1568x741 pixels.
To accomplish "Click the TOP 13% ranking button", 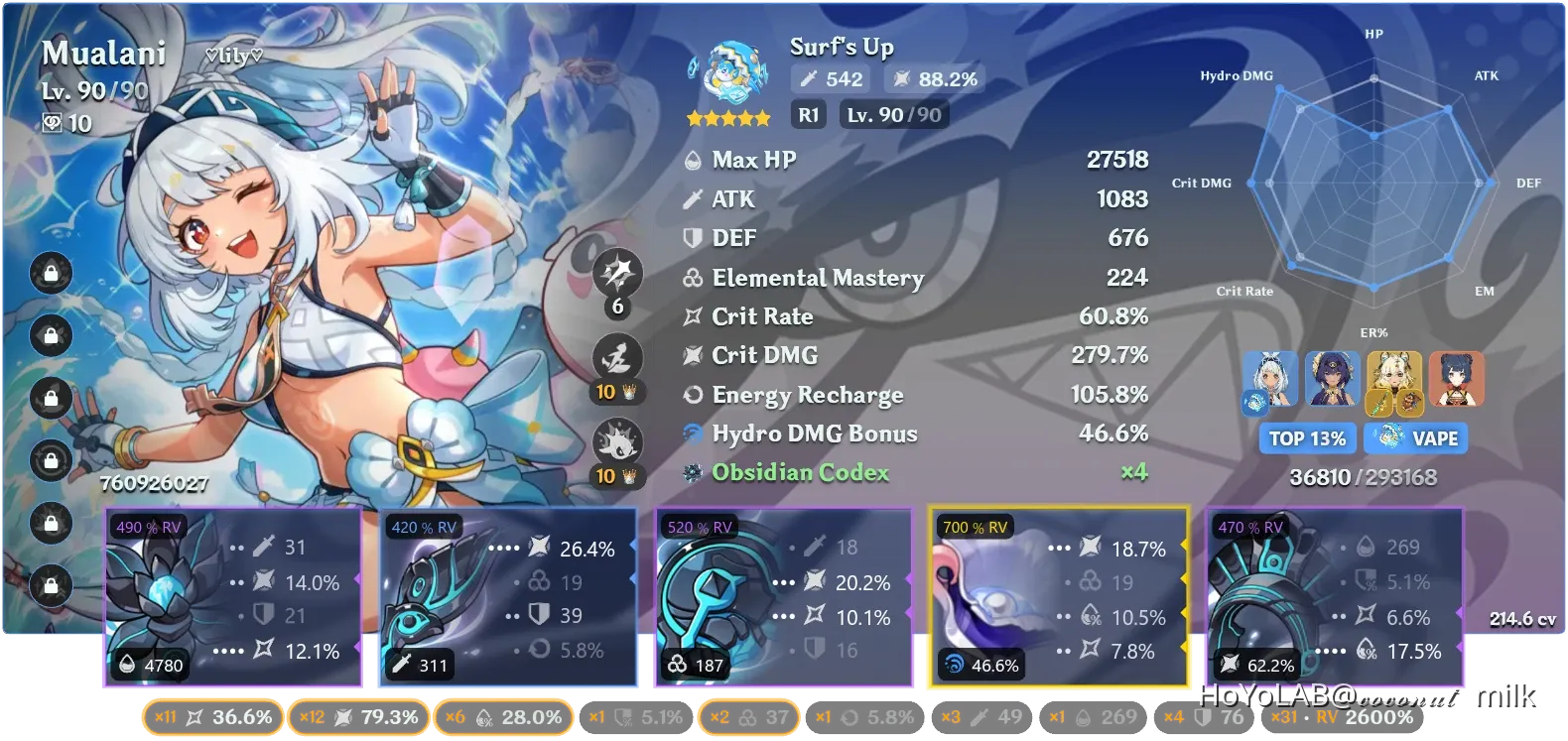I will pyautogui.click(x=1306, y=437).
